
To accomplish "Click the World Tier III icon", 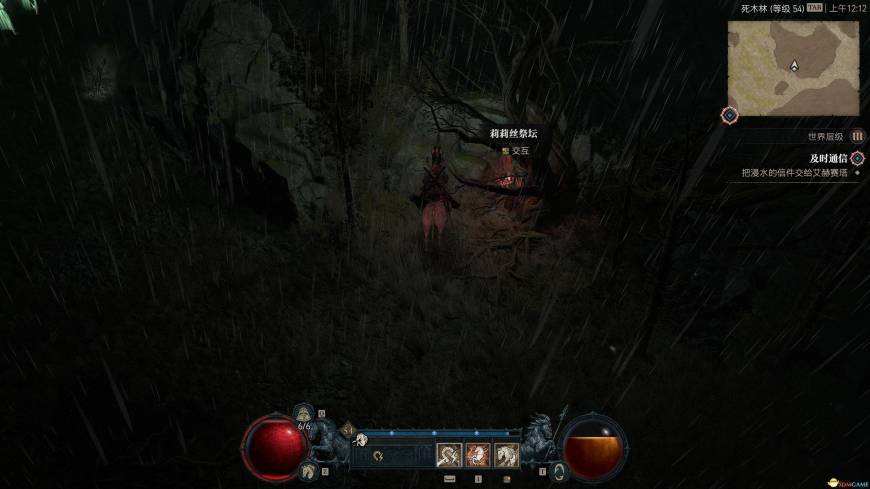I will pos(857,136).
